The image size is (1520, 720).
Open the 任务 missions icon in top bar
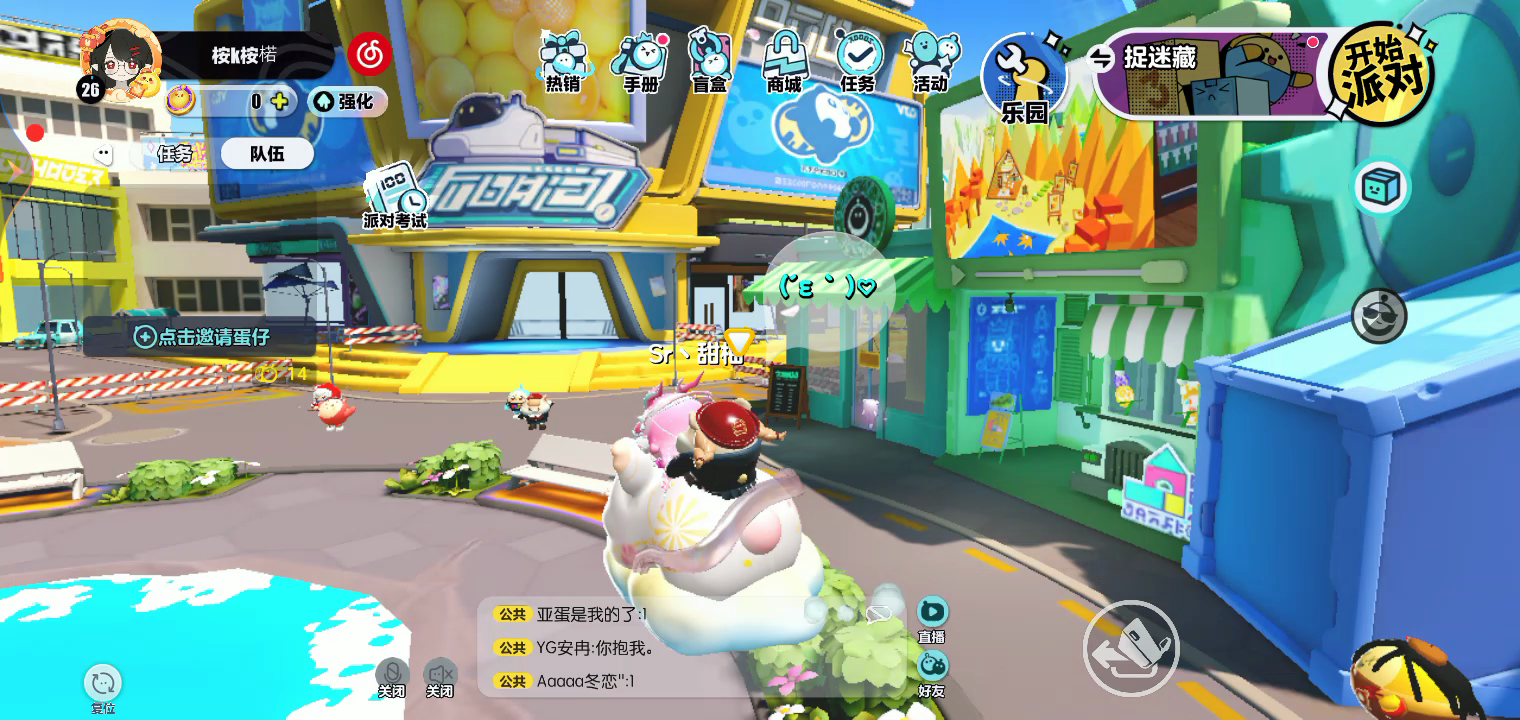(858, 62)
